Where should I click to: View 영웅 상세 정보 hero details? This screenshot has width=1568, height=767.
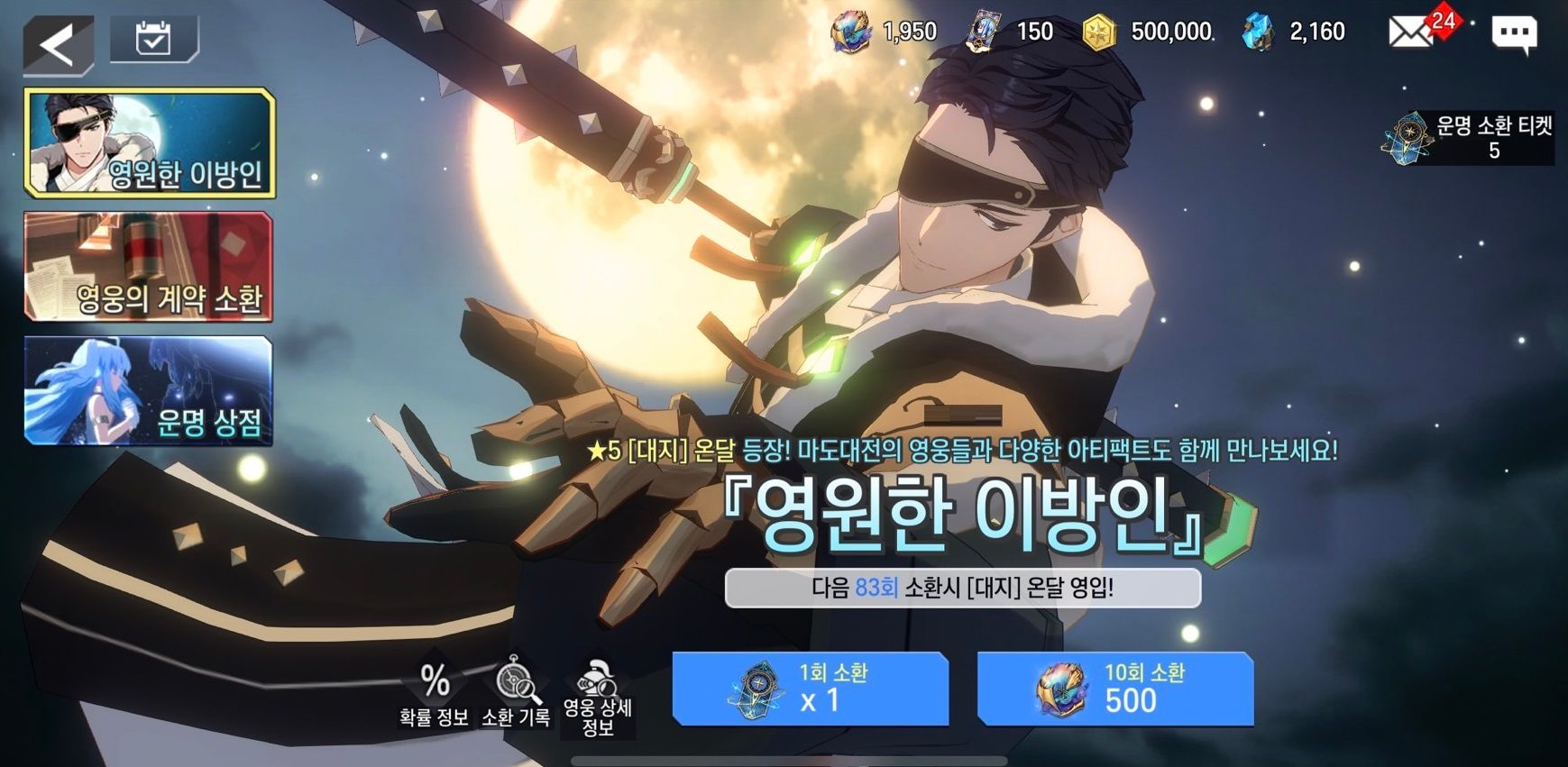[x=597, y=699]
